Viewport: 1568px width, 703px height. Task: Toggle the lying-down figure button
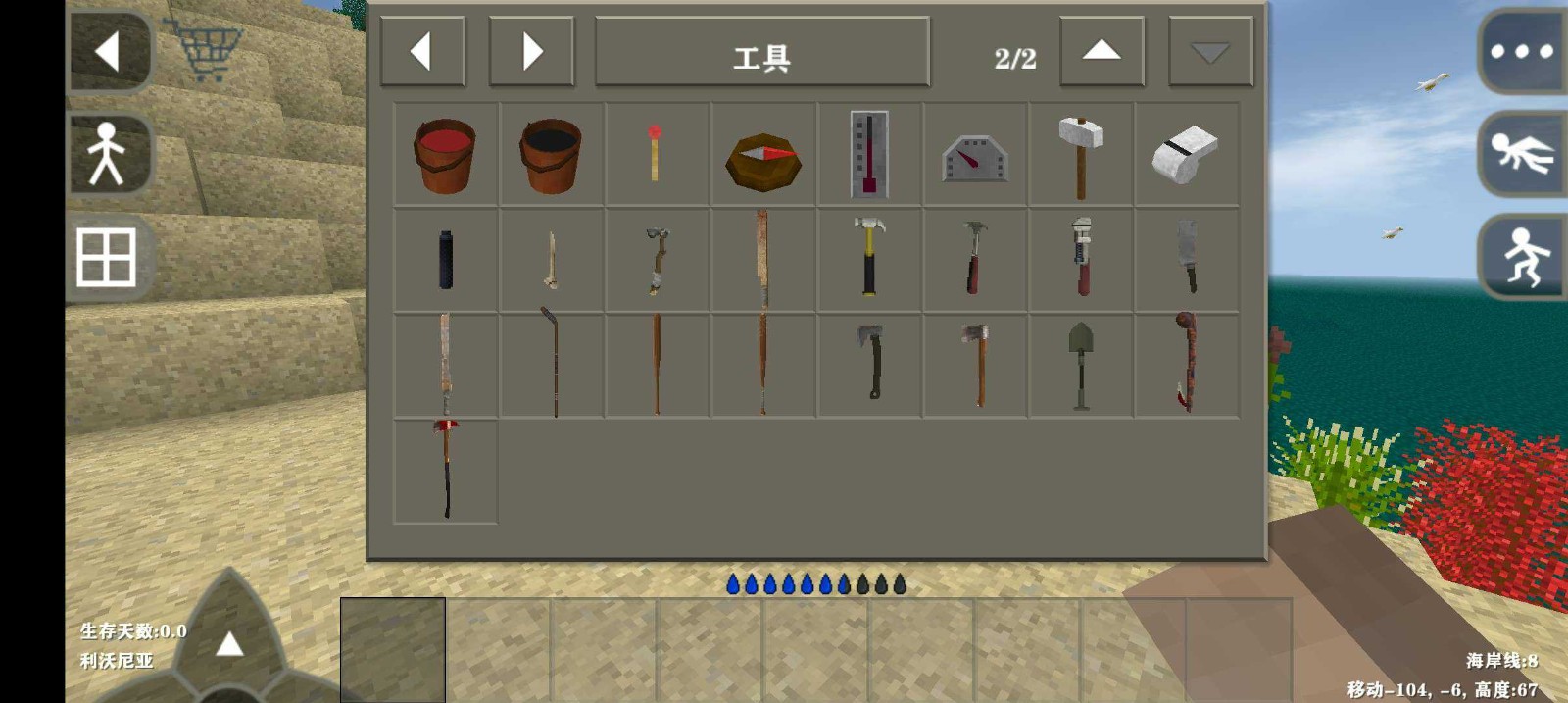coord(1522,154)
